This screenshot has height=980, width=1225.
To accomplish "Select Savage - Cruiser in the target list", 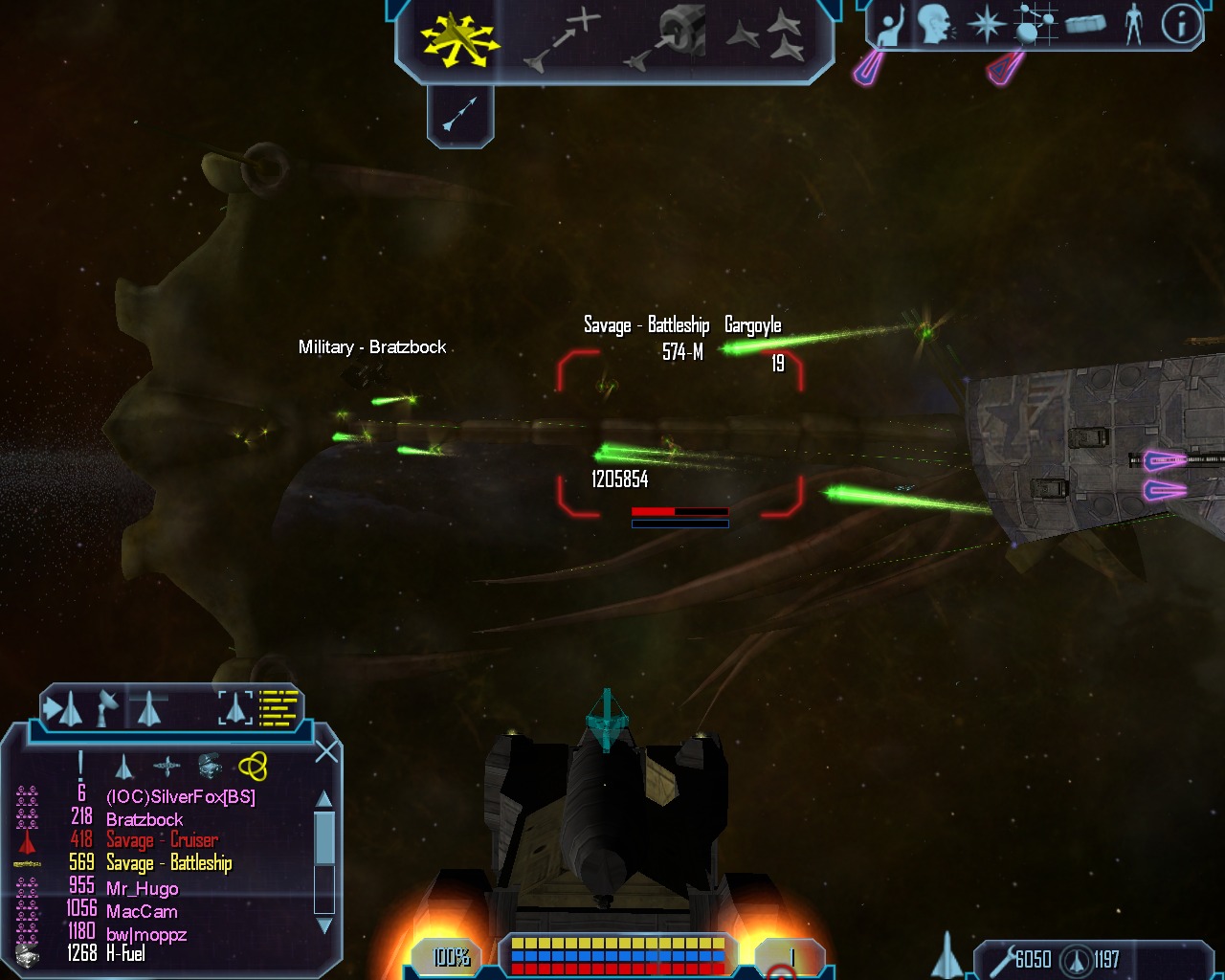I will coord(162,840).
